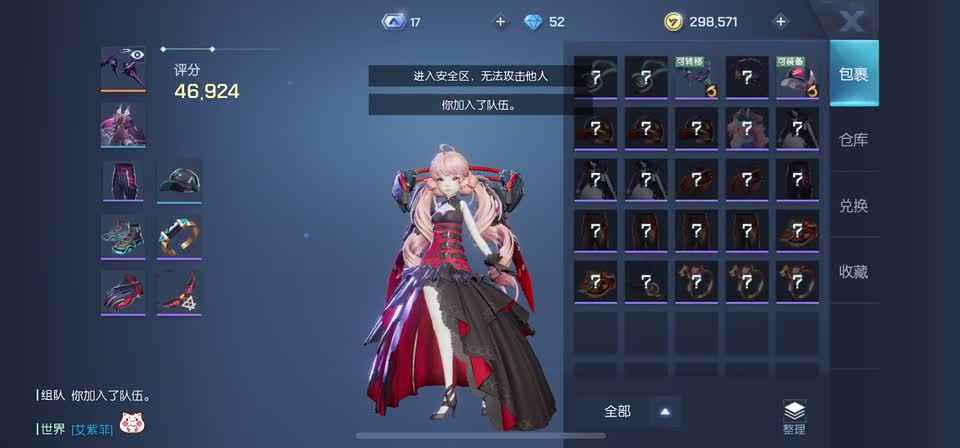Tap the 整理 sort button

click(x=794, y=417)
